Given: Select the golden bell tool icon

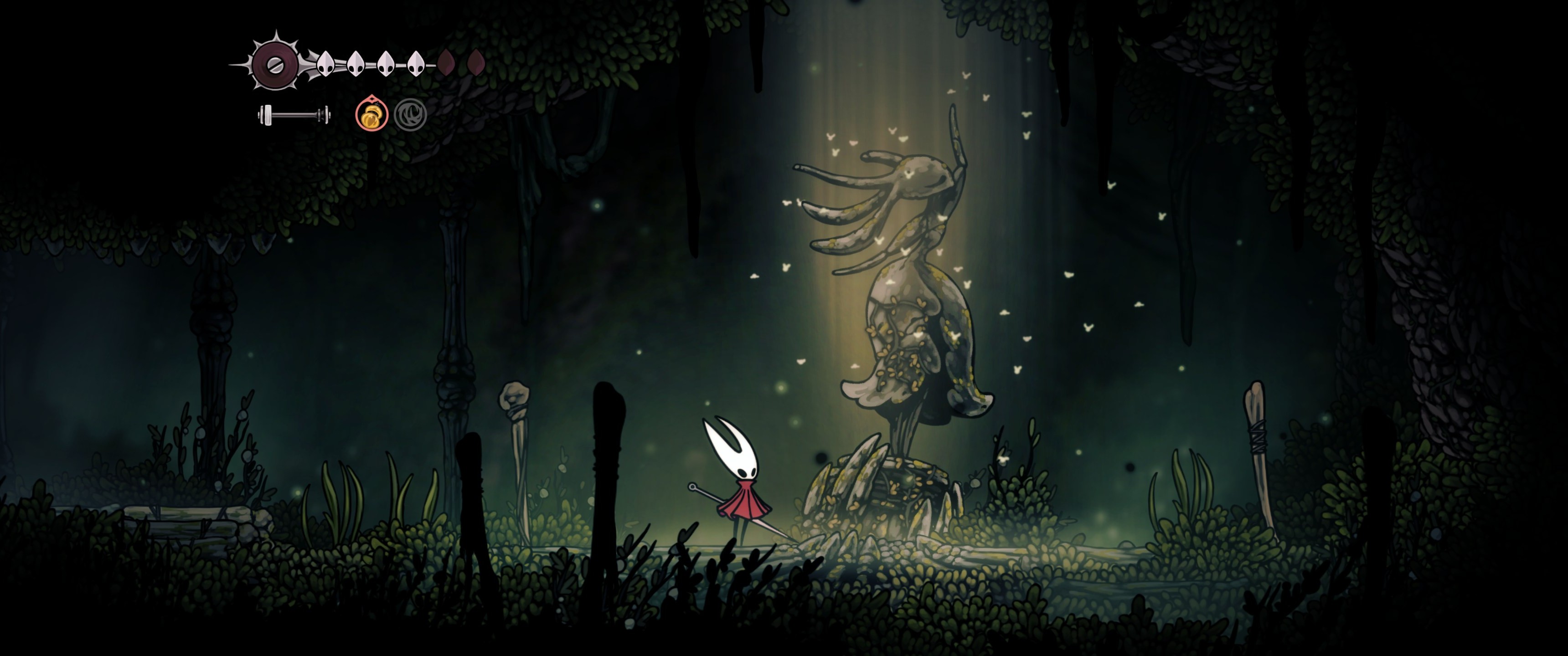Looking at the screenshot, I should (371, 114).
